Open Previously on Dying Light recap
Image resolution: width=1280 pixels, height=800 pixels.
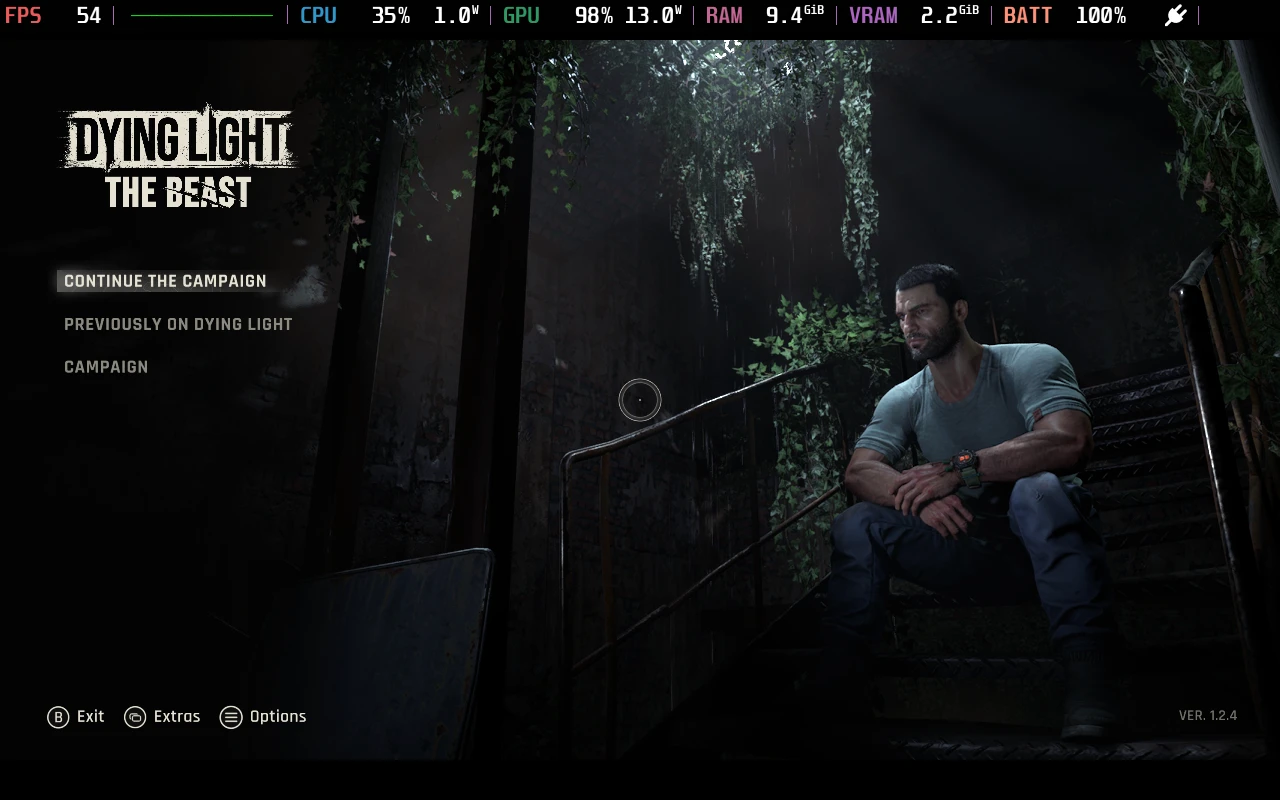coord(178,324)
